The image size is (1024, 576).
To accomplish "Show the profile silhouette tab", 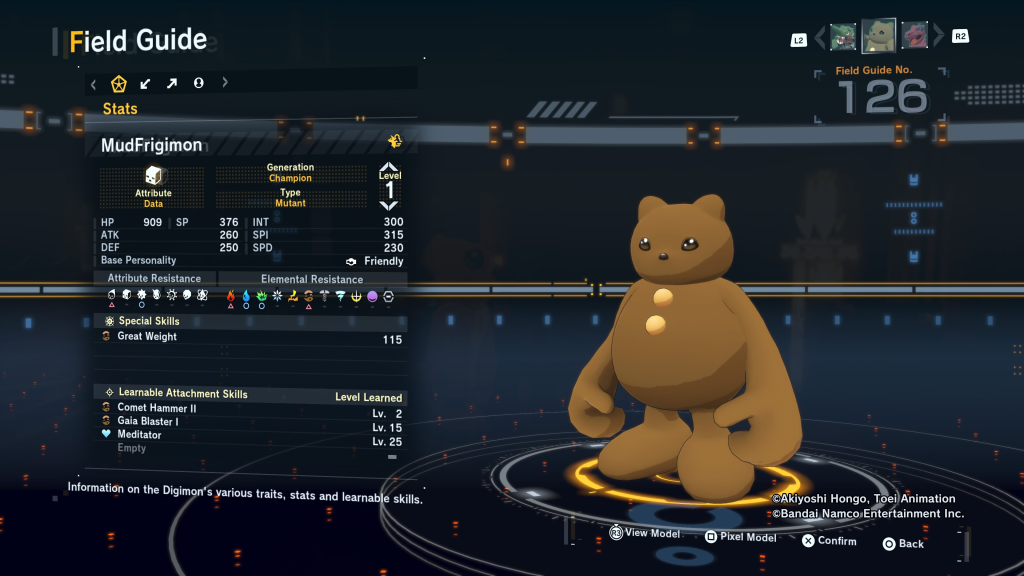I will [198, 83].
